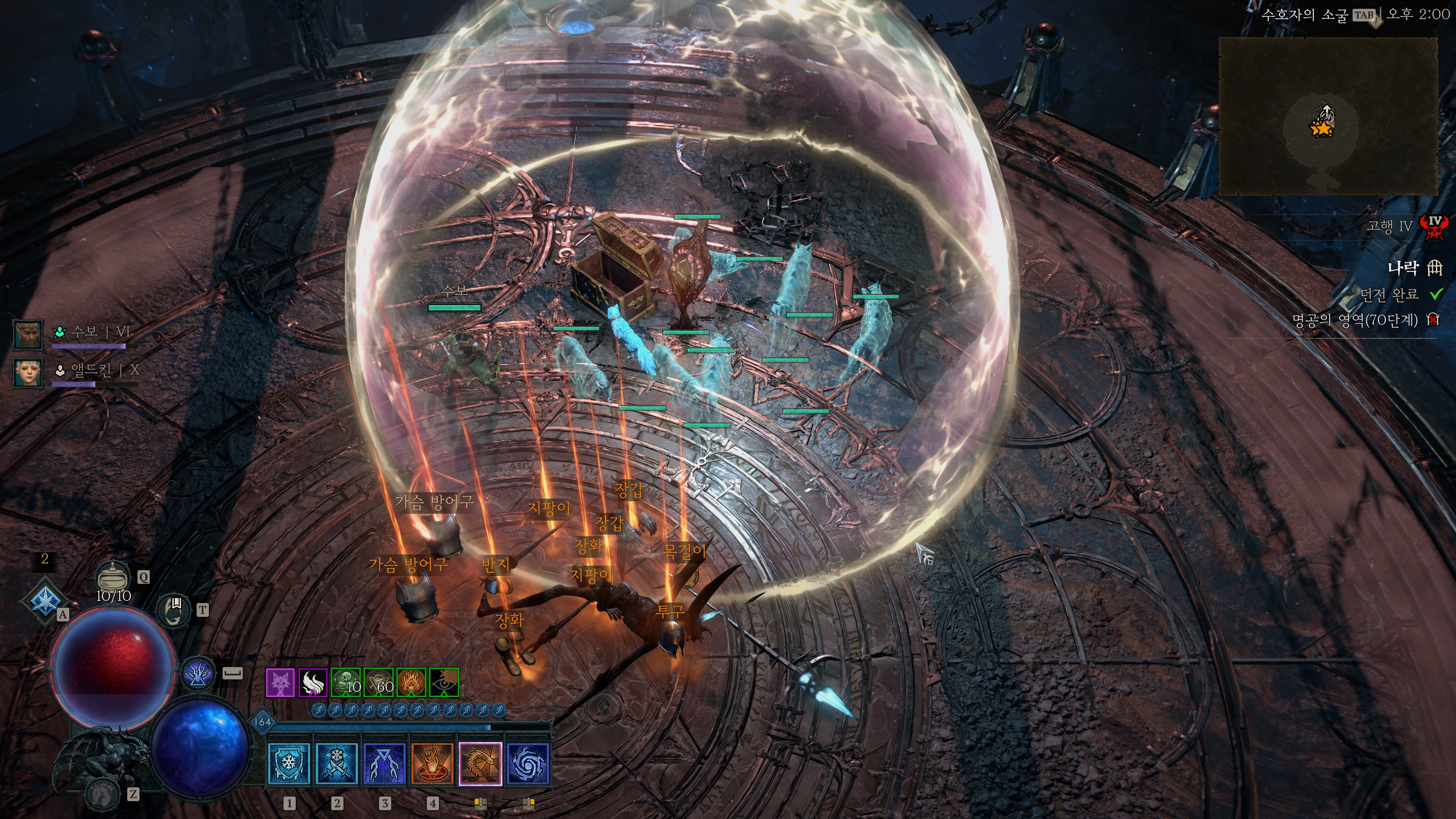
Task: Trigger the blue lightning evade icon
Action: click(198, 674)
